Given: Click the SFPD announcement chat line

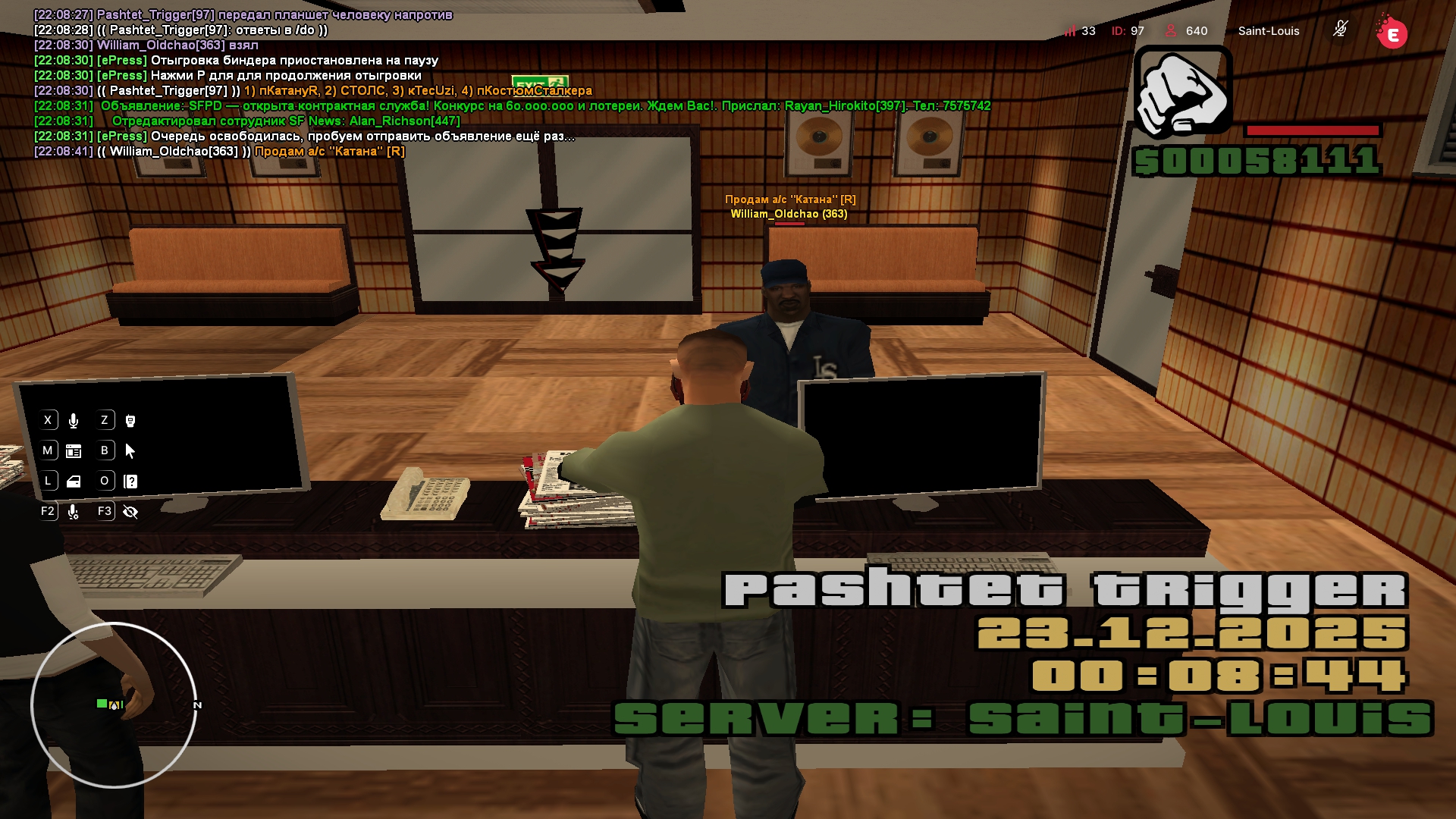Looking at the screenshot, I should pos(544,106).
